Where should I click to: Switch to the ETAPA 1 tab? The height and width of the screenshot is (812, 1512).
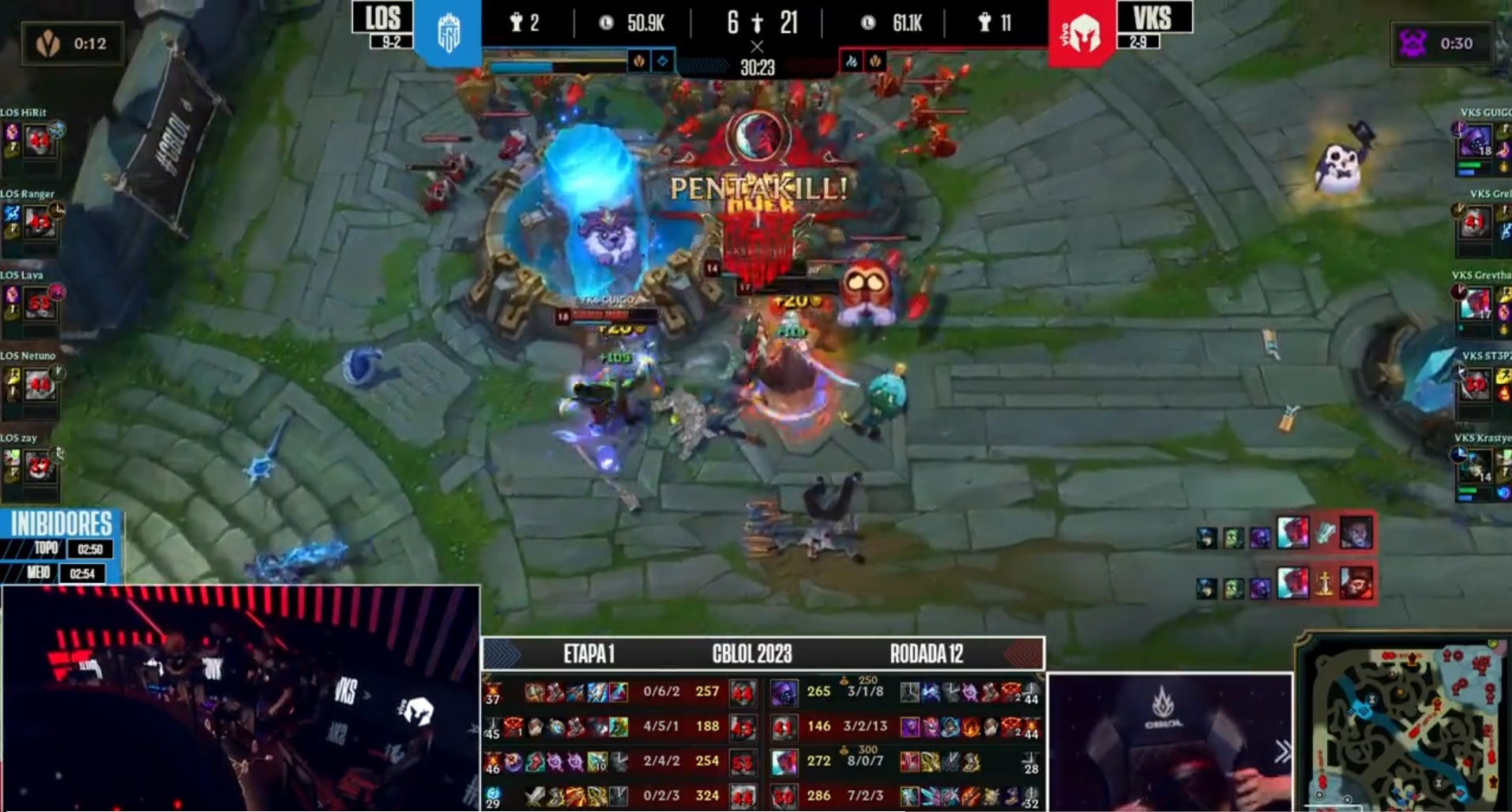coord(589,653)
